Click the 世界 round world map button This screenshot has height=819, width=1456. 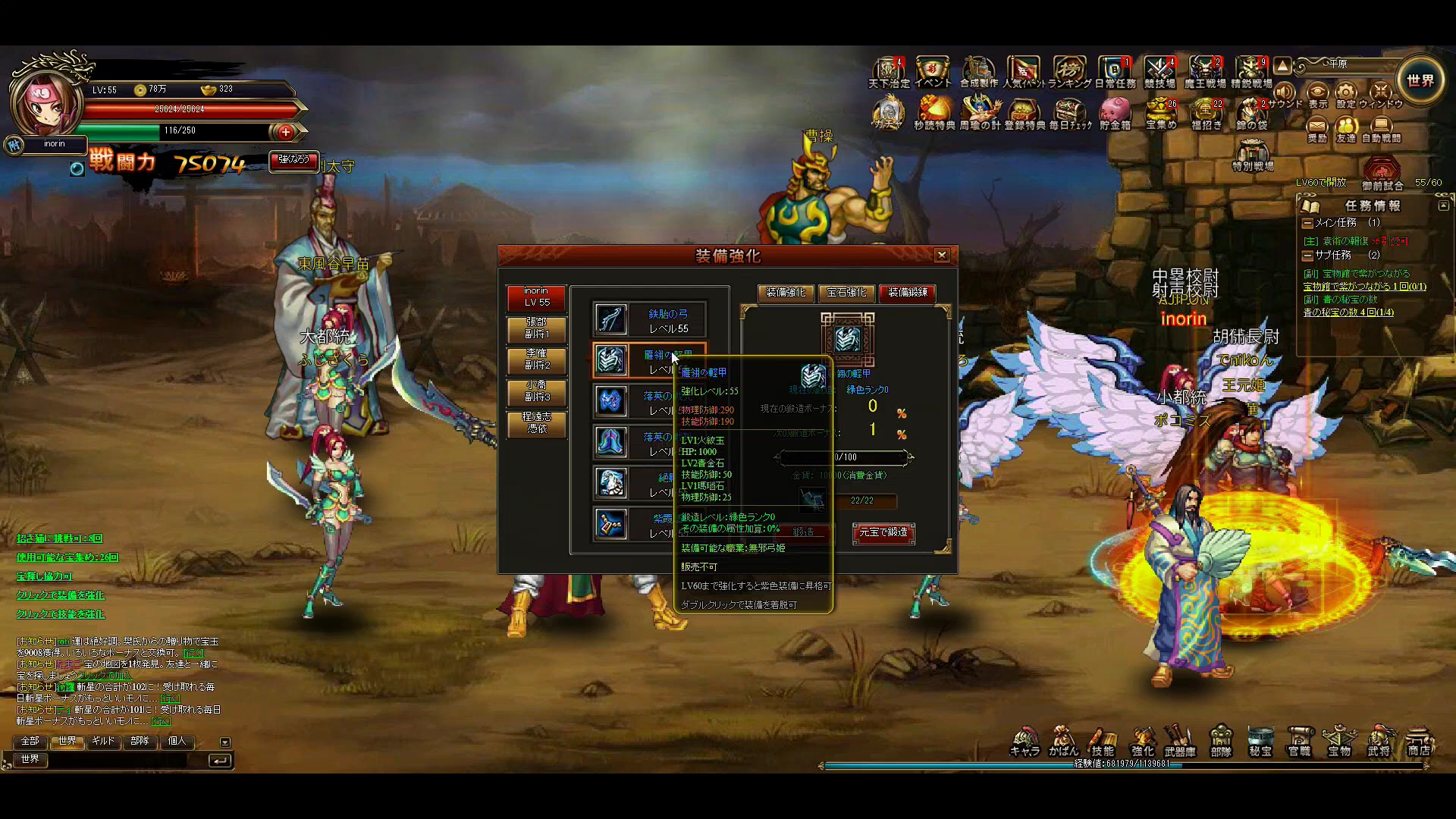(x=1420, y=81)
